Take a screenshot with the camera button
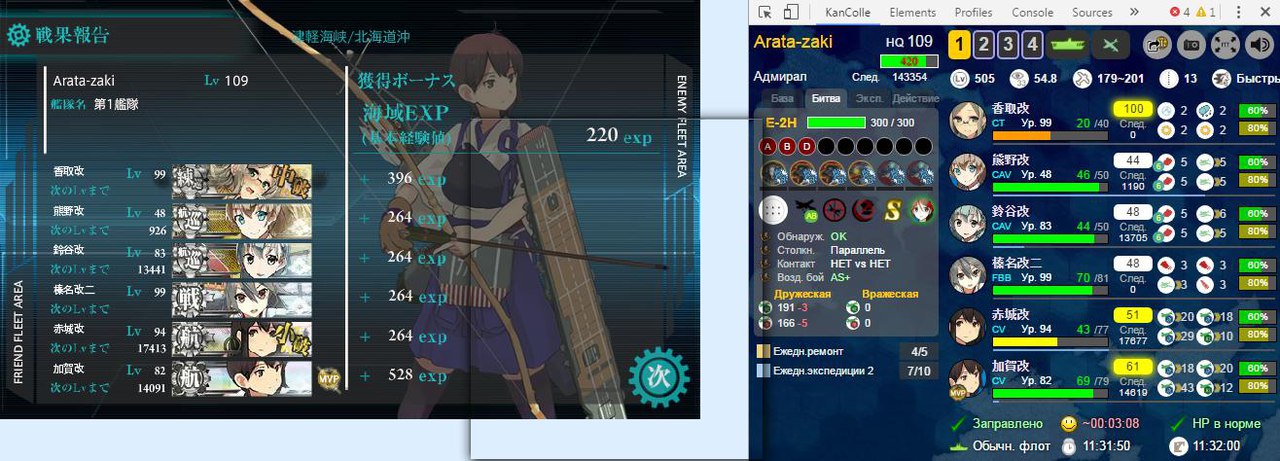This screenshot has width=1280, height=461. 1192,45
